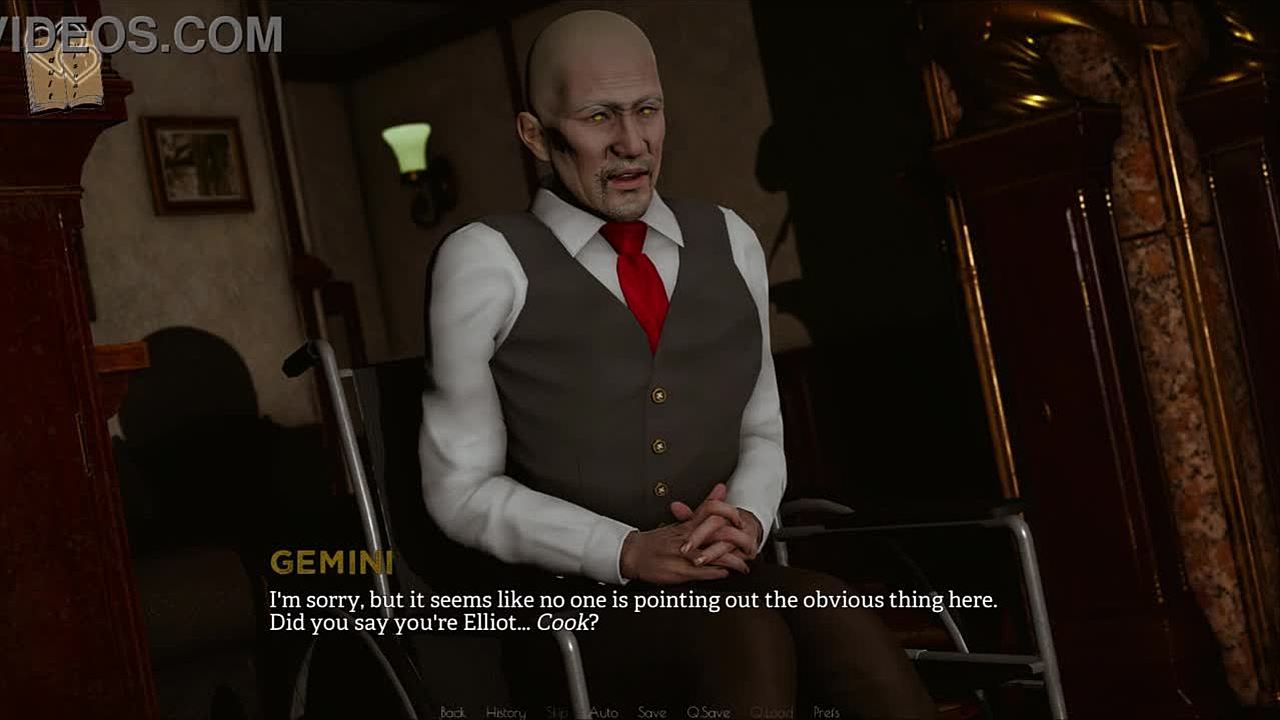Go Back to the previous dialogue line
This screenshot has height=720, width=1280.
(x=453, y=712)
